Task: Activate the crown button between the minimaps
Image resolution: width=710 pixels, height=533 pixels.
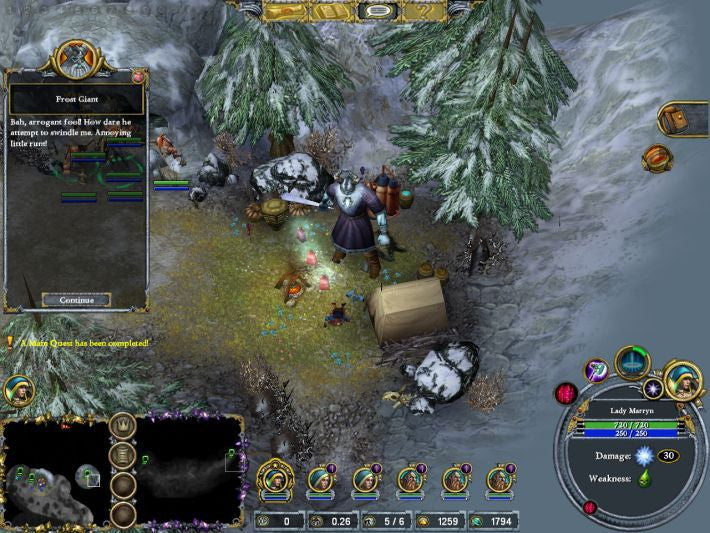Action: pos(123,426)
